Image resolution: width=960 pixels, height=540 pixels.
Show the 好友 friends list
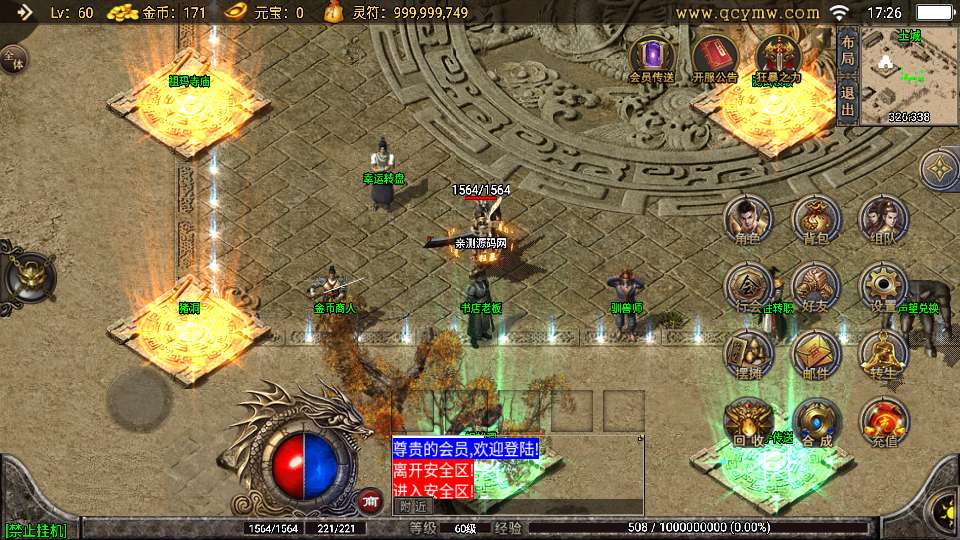click(816, 287)
